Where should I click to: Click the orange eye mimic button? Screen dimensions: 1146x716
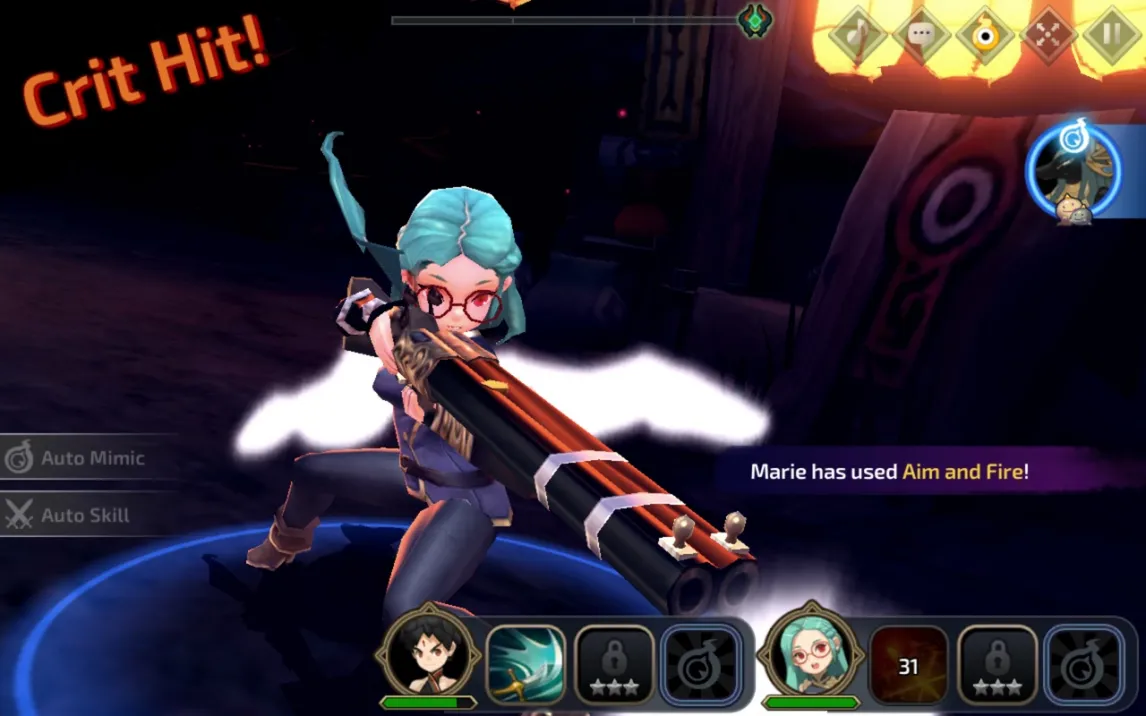click(x=985, y=36)
